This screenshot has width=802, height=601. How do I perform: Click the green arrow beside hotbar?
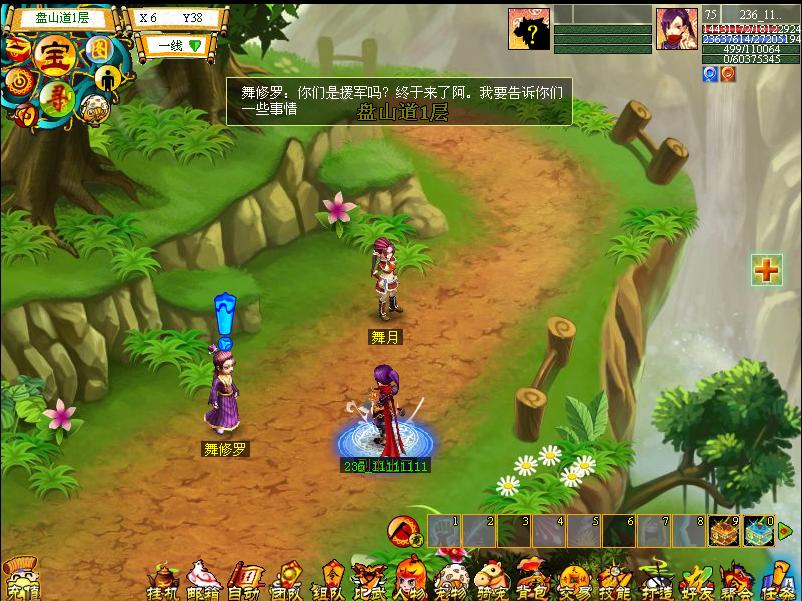point(784,531)
